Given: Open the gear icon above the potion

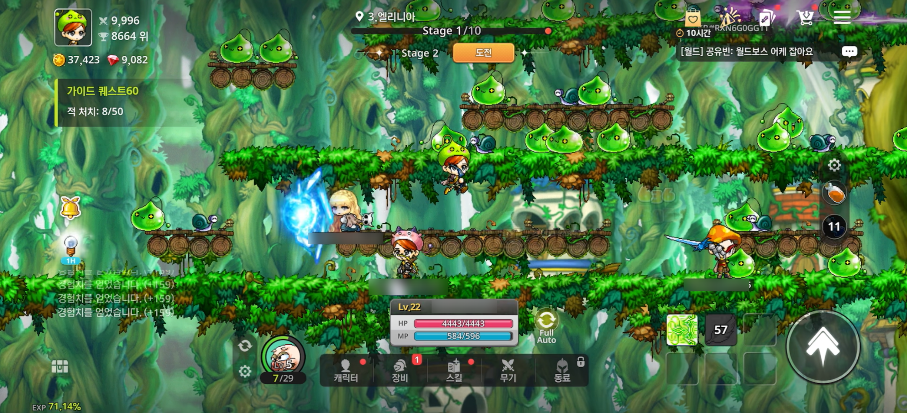Looking at the screenshot, I should pos(834,165).
